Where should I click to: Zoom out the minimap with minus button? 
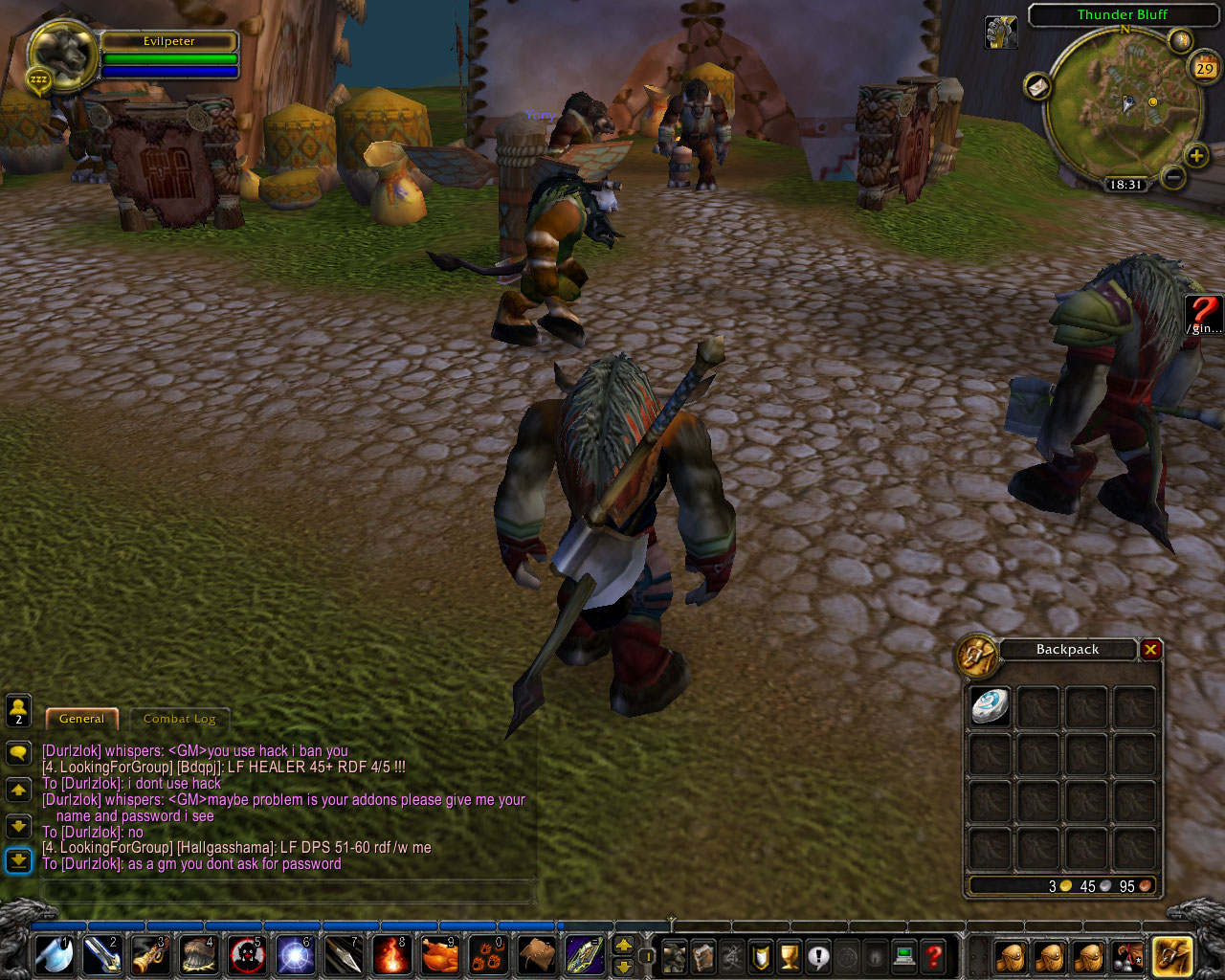[1172, 177]
